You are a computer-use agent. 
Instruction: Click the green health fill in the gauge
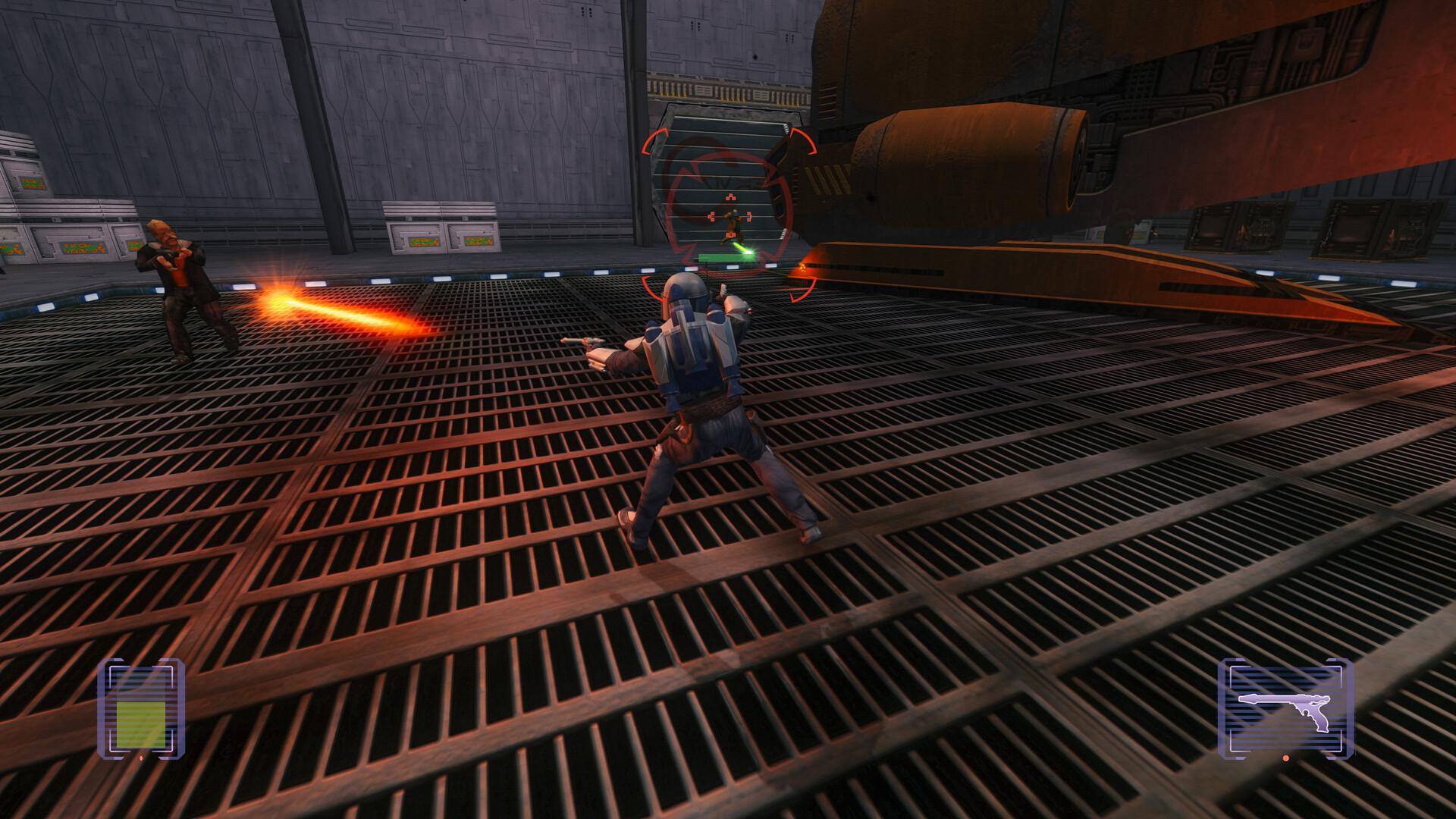click(141, 724)
